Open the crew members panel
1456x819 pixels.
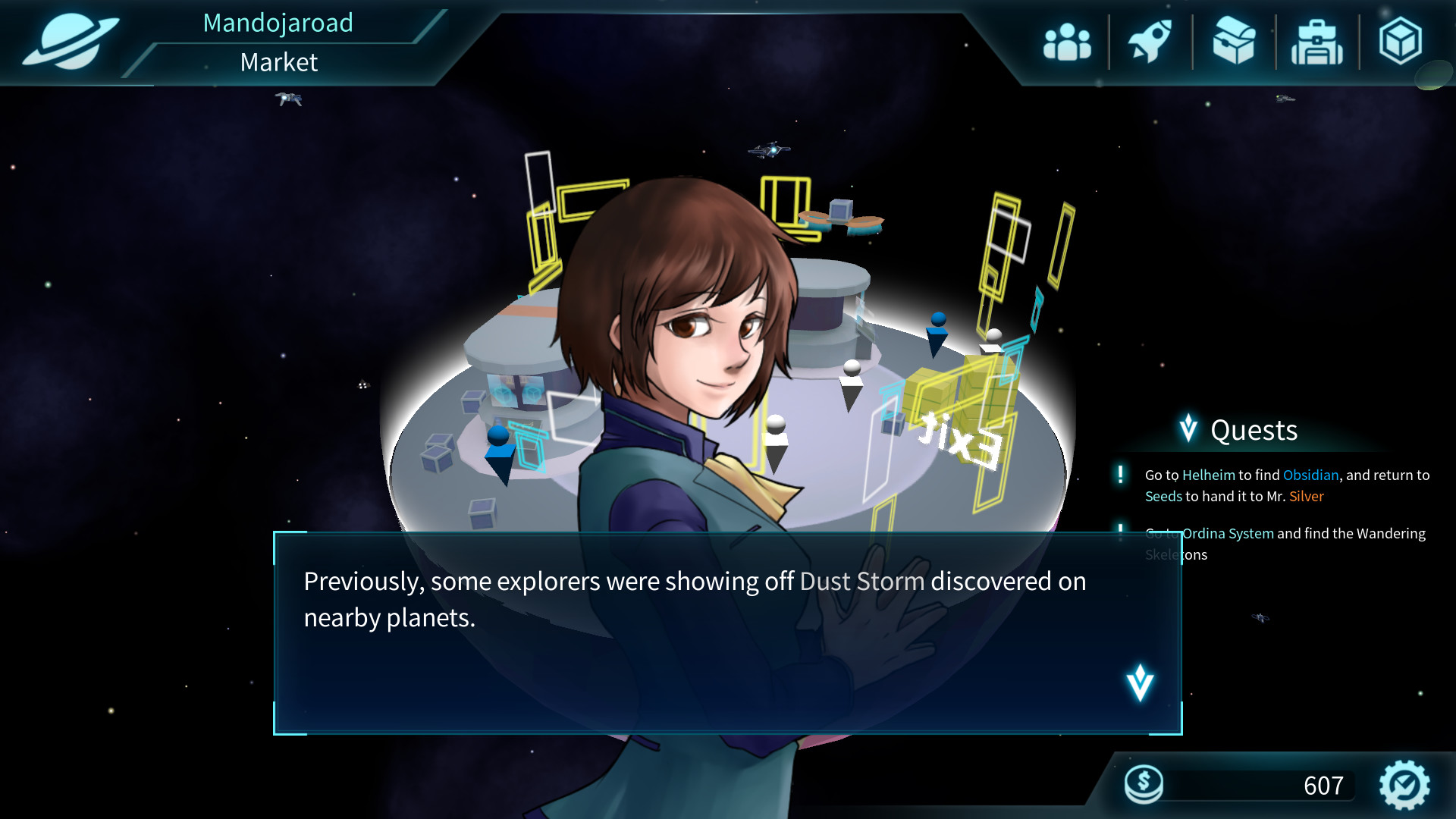pos(1067,42)
